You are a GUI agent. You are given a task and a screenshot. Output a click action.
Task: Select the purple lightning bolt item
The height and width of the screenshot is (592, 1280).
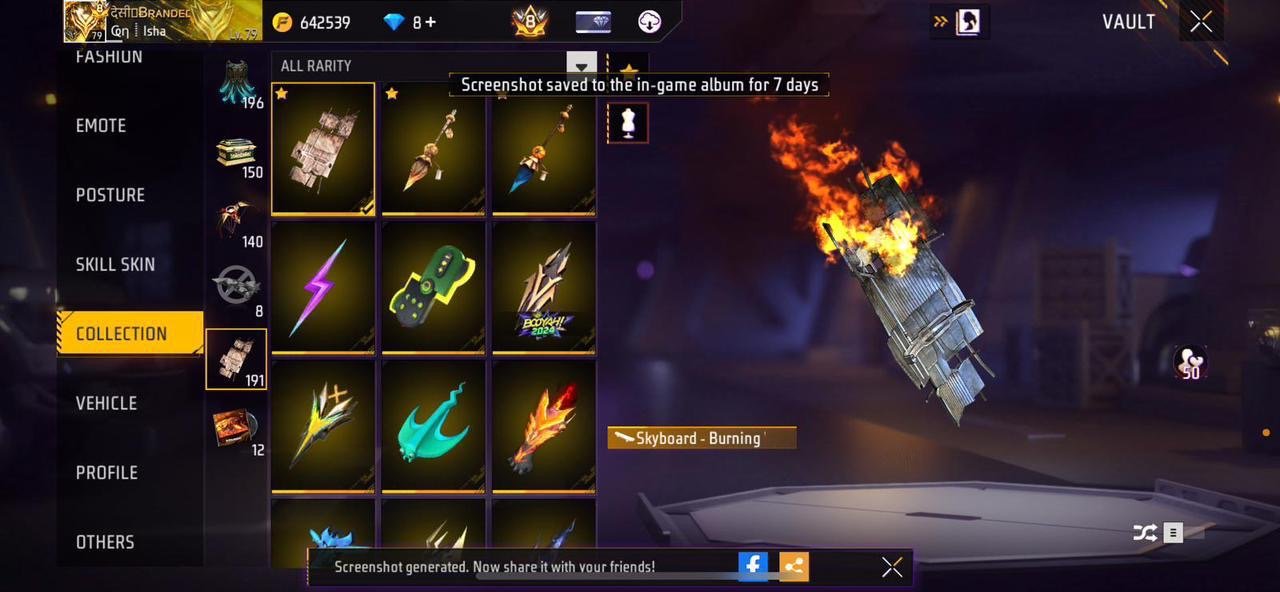323,287
